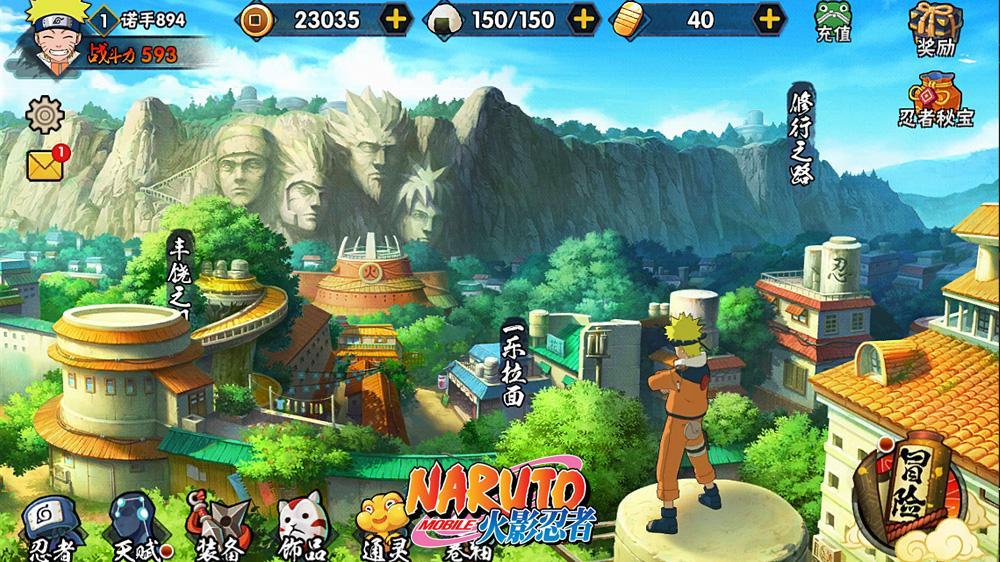Screen dimensions: 1000x562
Task: Open the 奖励 rewards menu
Action: click(x=930, y=26)
